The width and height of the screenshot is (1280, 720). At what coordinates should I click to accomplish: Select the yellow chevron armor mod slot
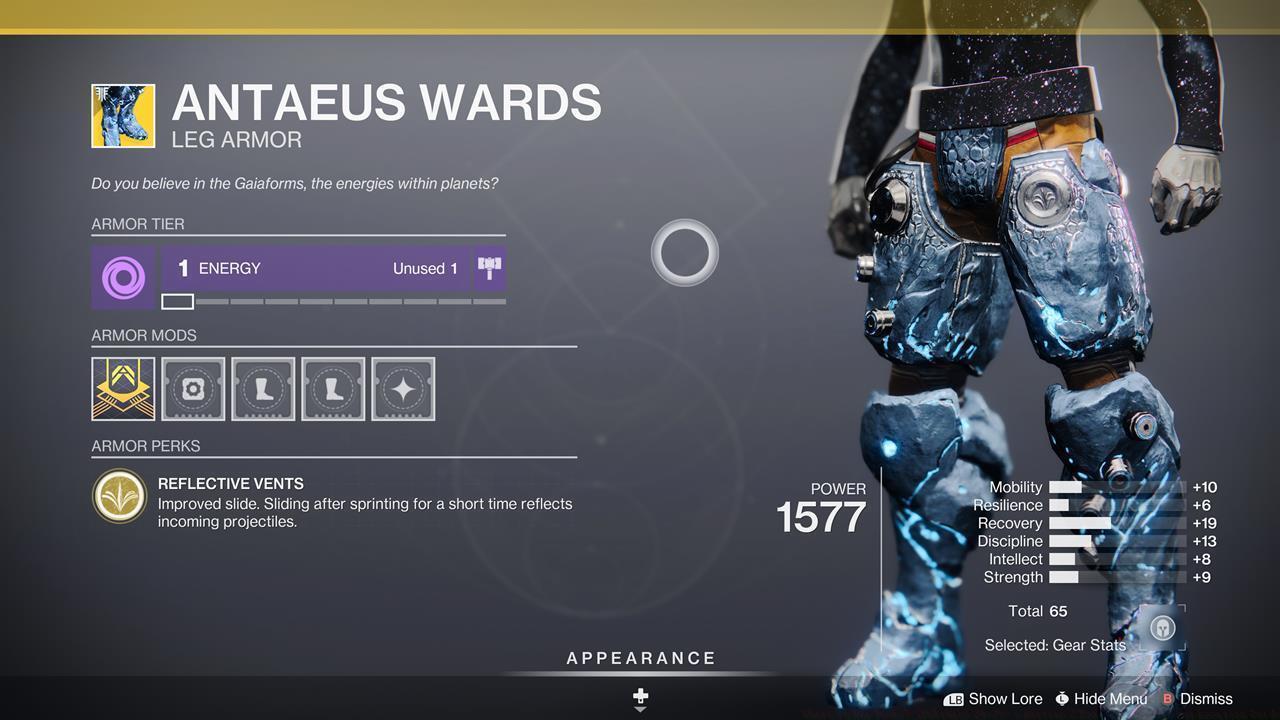[x=123, y=388]
